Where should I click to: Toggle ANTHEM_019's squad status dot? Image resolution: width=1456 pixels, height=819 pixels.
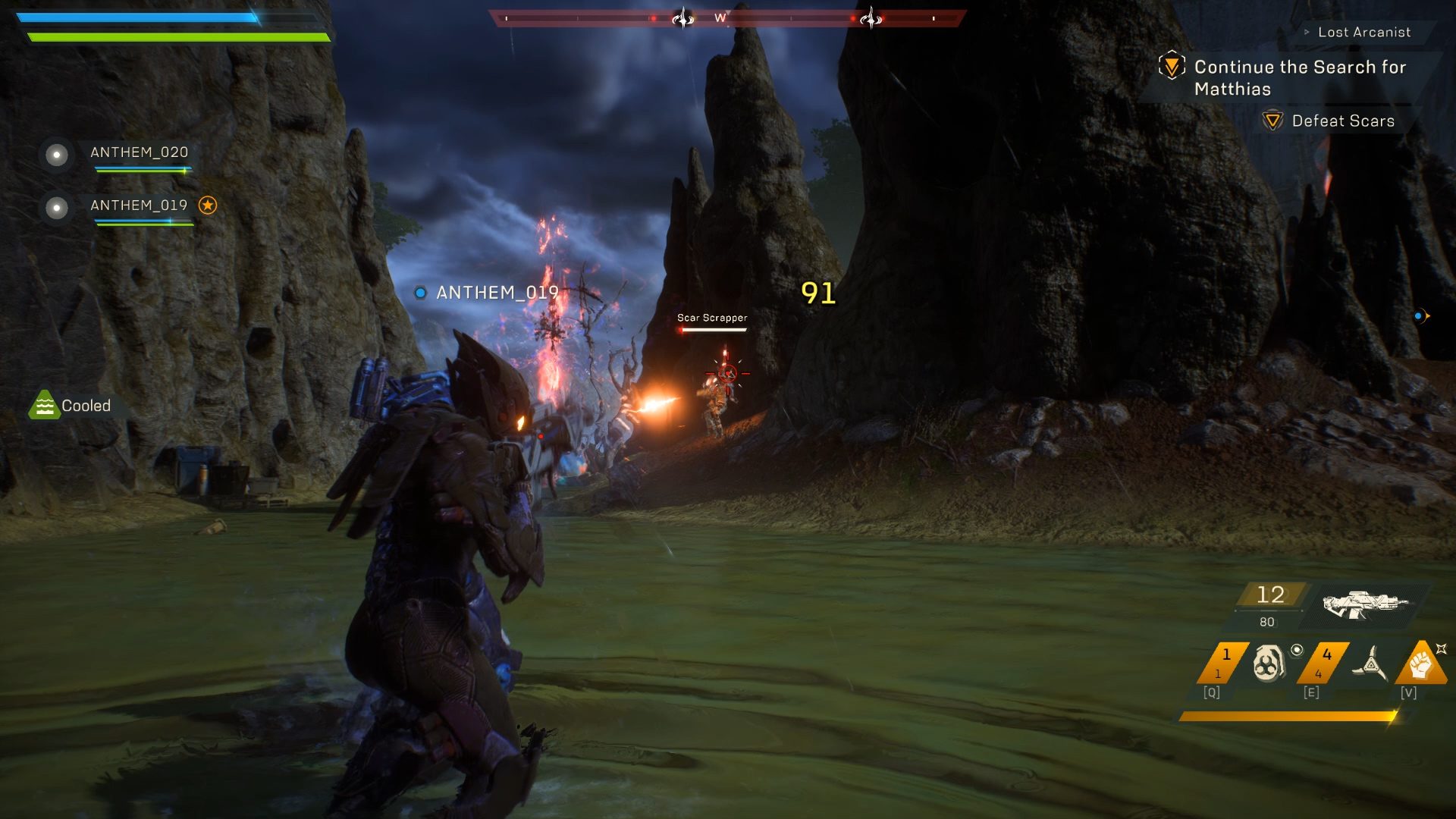click(x=55, y=208)
